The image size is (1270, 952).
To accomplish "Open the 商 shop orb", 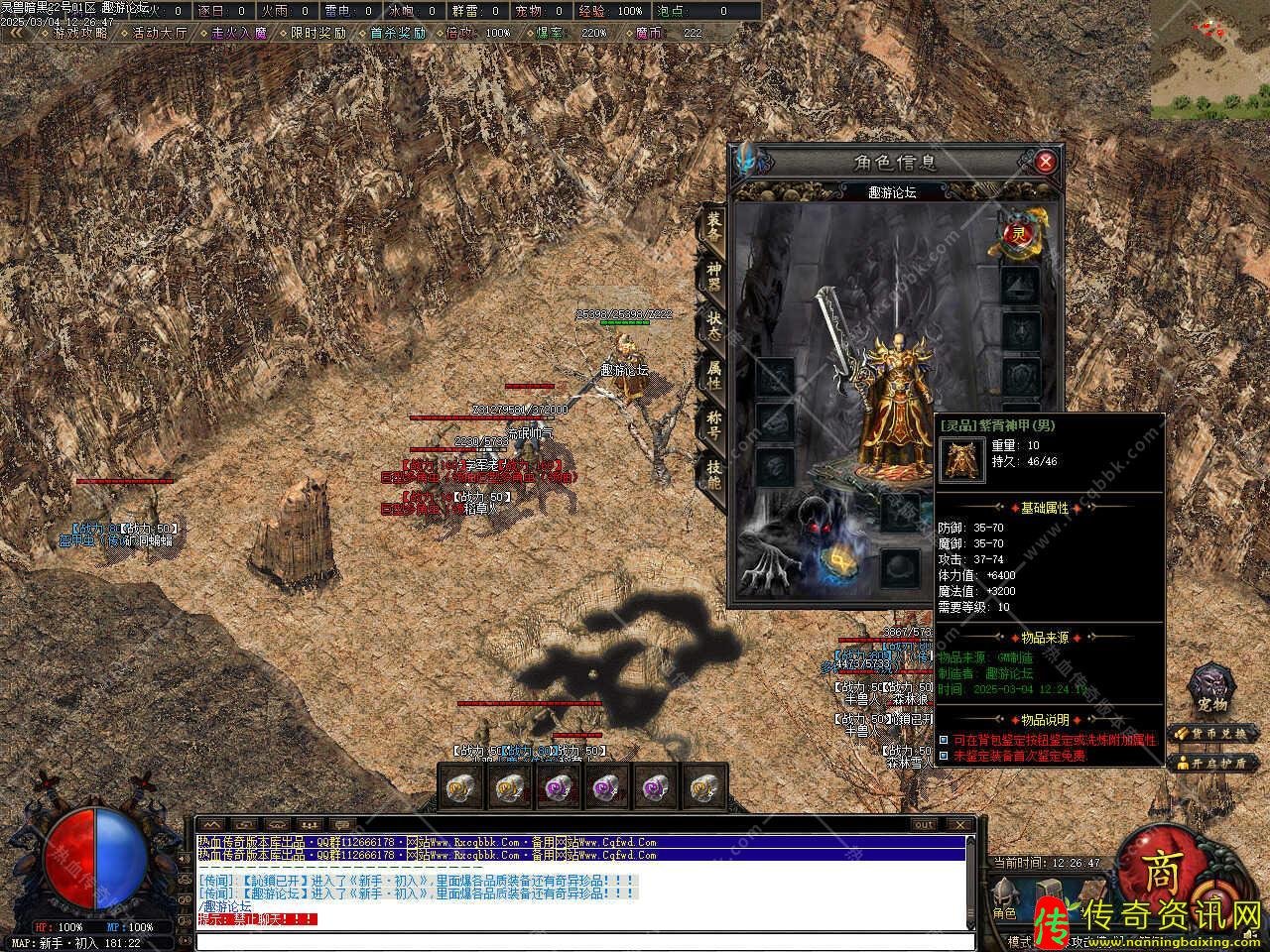I will [1162, 874].
